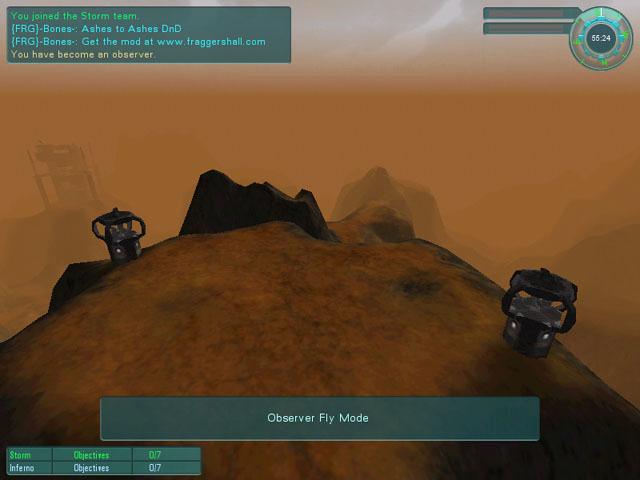This screenshot has height=480, width=640.
Task: Select the compass clock dial
Action: point(601,38)
